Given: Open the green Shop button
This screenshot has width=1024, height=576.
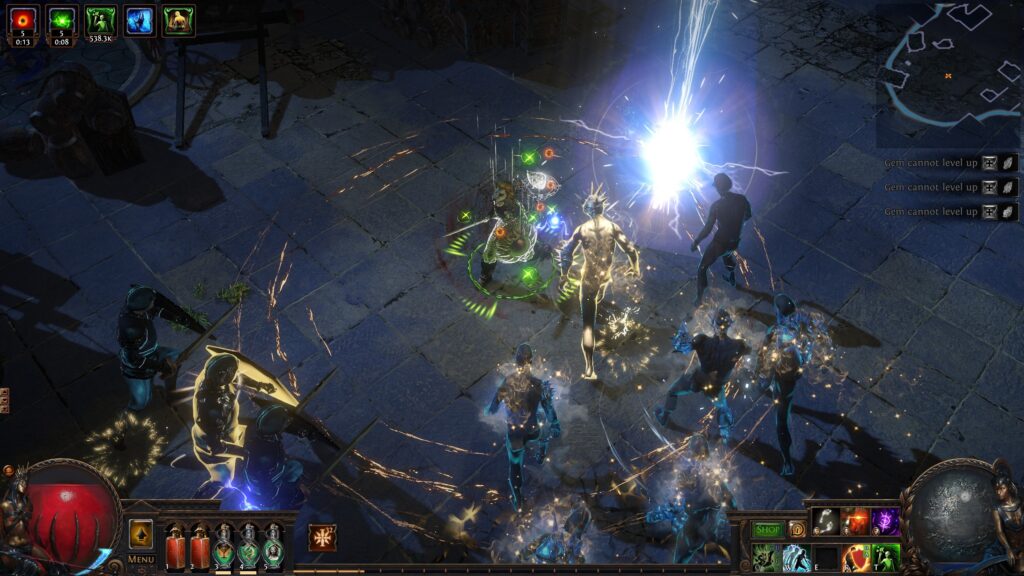Looking at the screenshot, I should (768, 529).
